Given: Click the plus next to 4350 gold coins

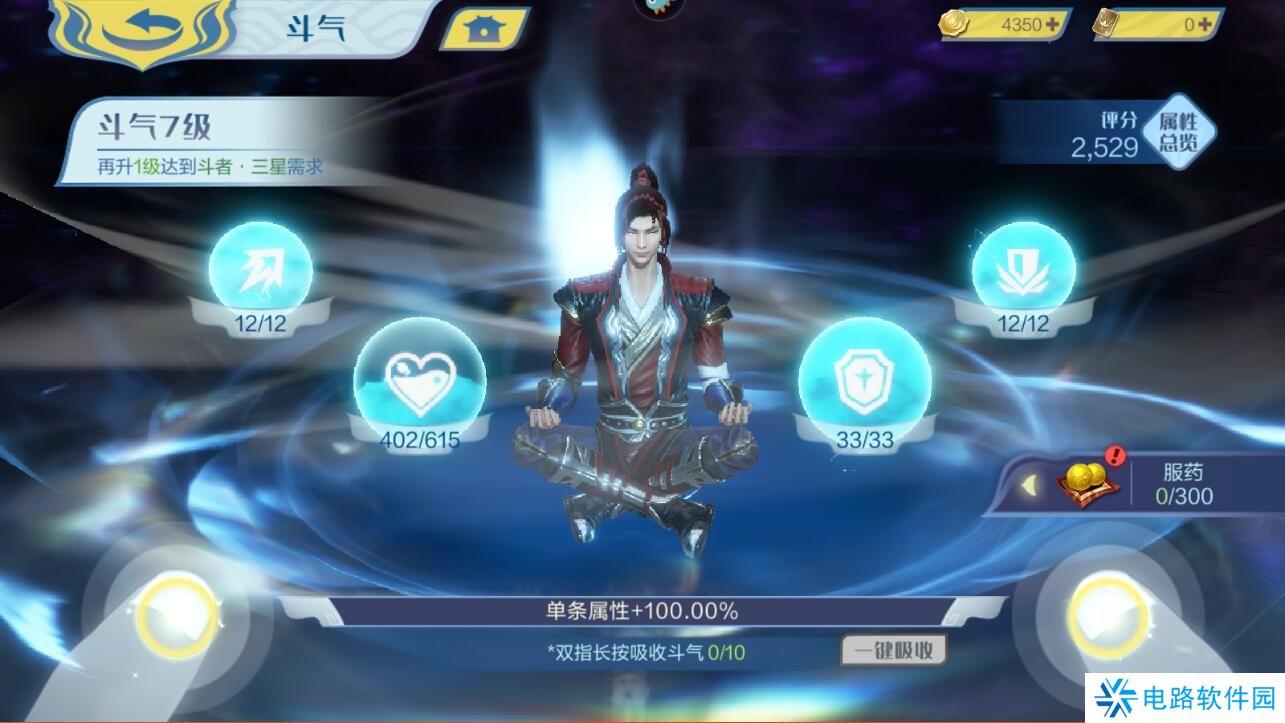Looking at the screenshot, I should 1050,23.
